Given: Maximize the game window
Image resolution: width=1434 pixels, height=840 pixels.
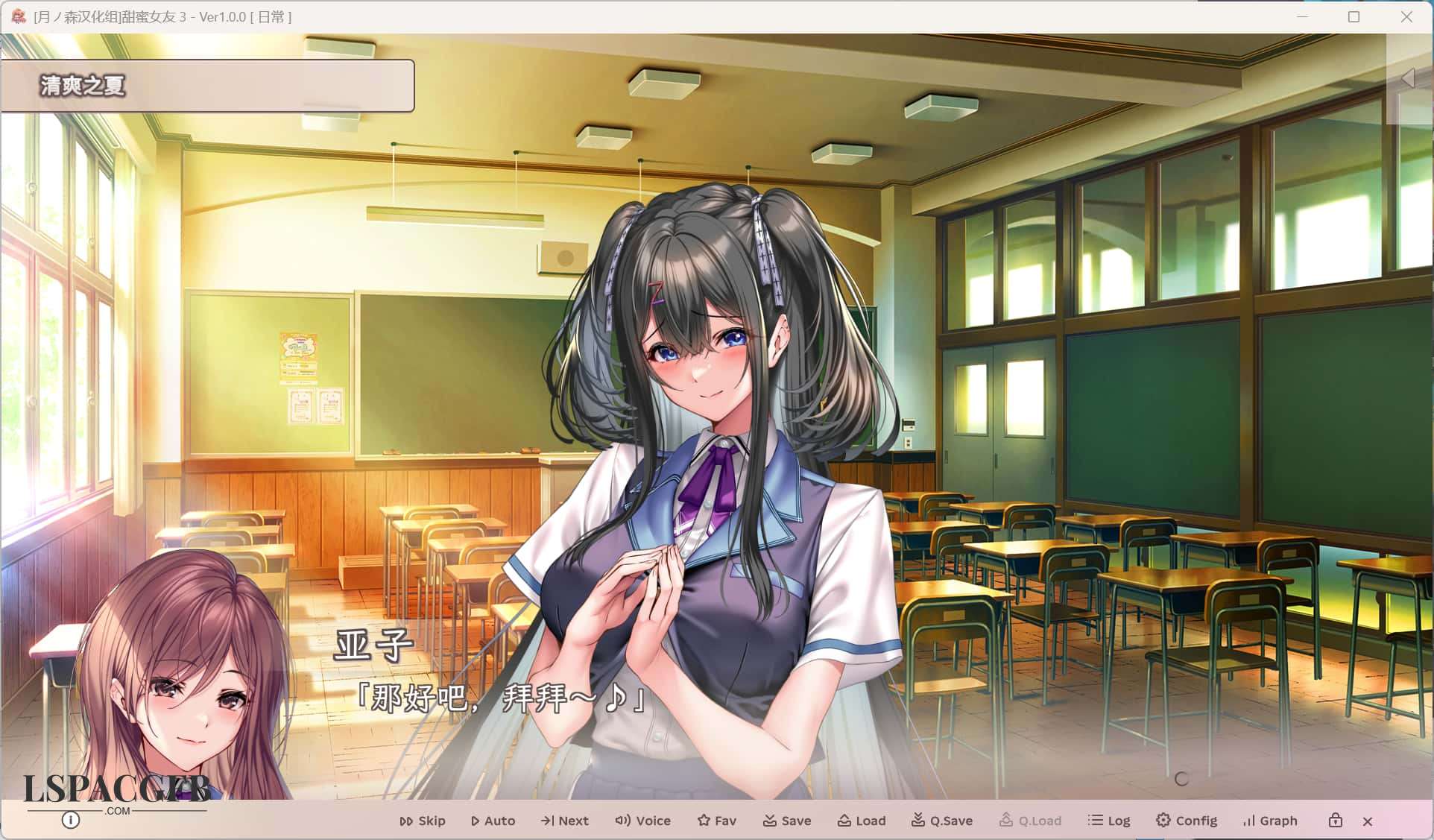Looking at the screenshot, I should (x=1354, y=16).
